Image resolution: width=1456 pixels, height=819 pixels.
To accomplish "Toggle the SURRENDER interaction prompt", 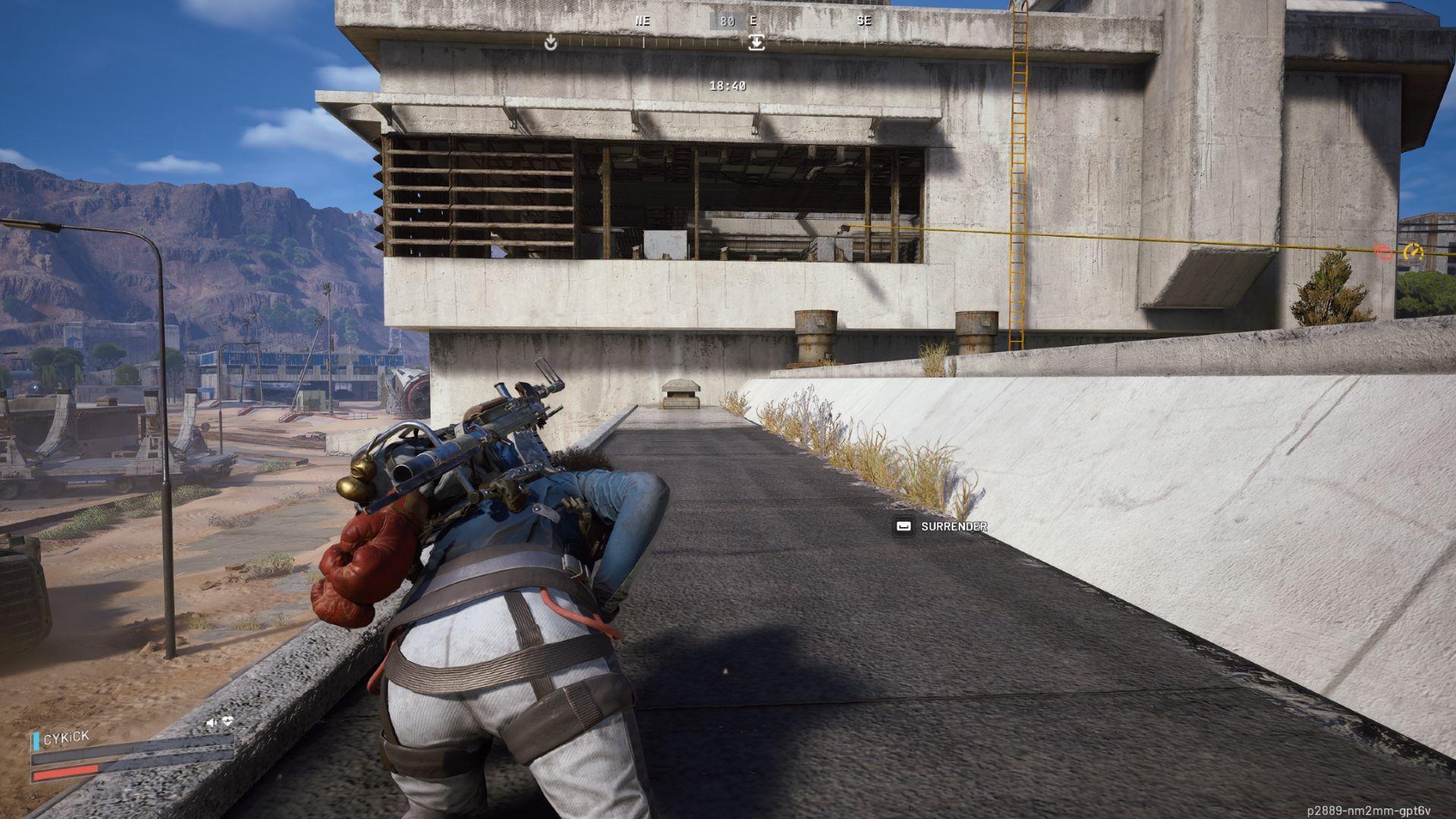I will click(x=954, y=526).
